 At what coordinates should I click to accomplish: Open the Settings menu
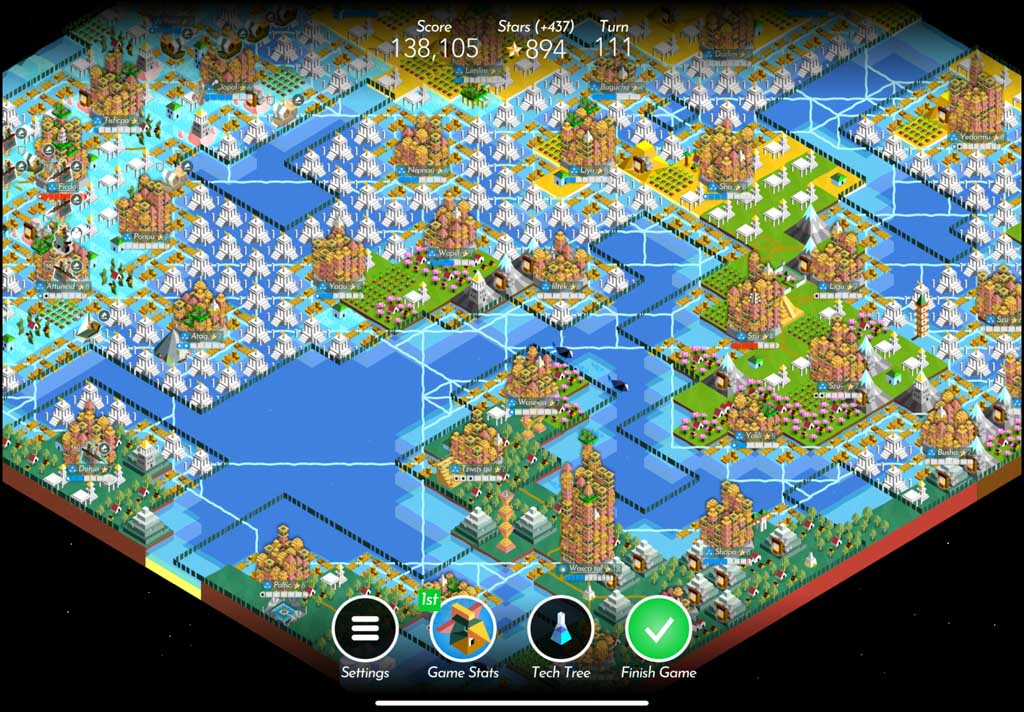tap(365, 629)
